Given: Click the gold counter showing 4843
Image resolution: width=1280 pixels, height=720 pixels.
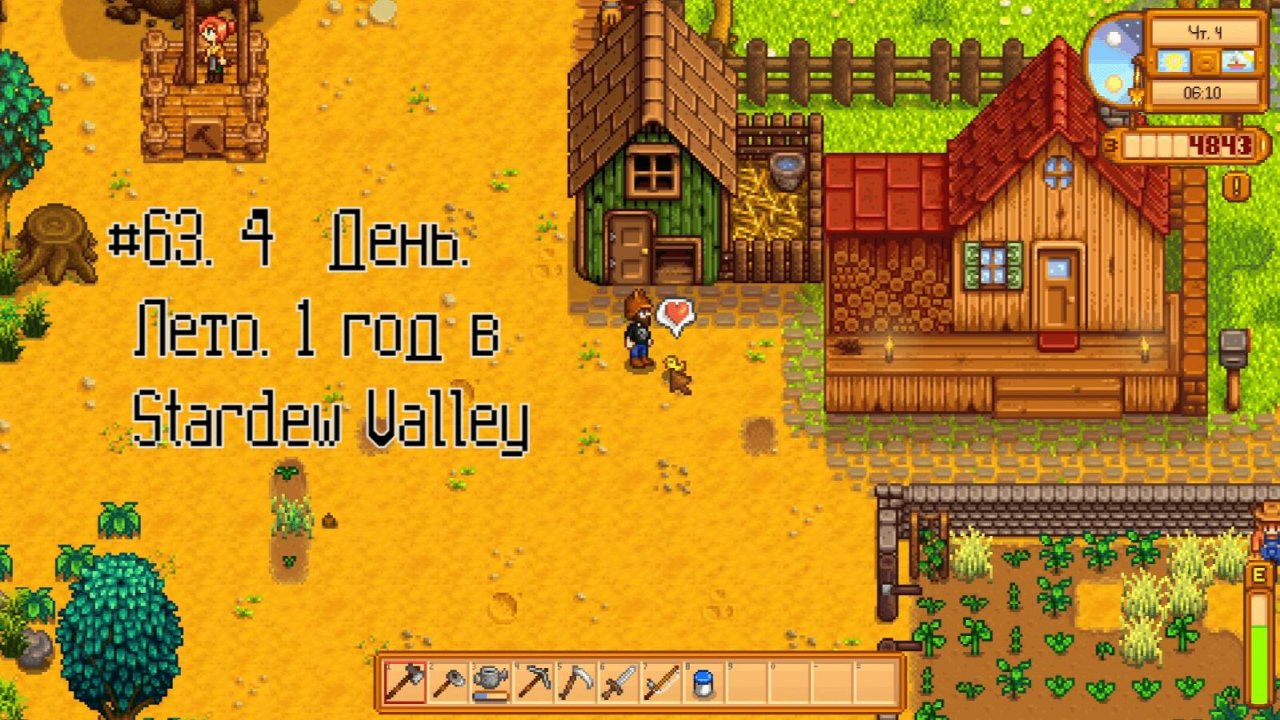Looking at the screenshot, I should [1219, 144].
